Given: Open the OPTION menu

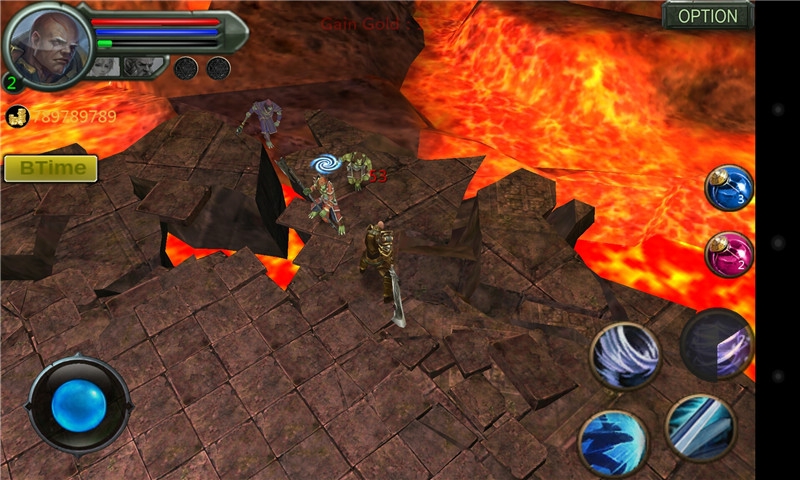Looking at the screenshot, I should pyautogui.click(x=707, y=16).
